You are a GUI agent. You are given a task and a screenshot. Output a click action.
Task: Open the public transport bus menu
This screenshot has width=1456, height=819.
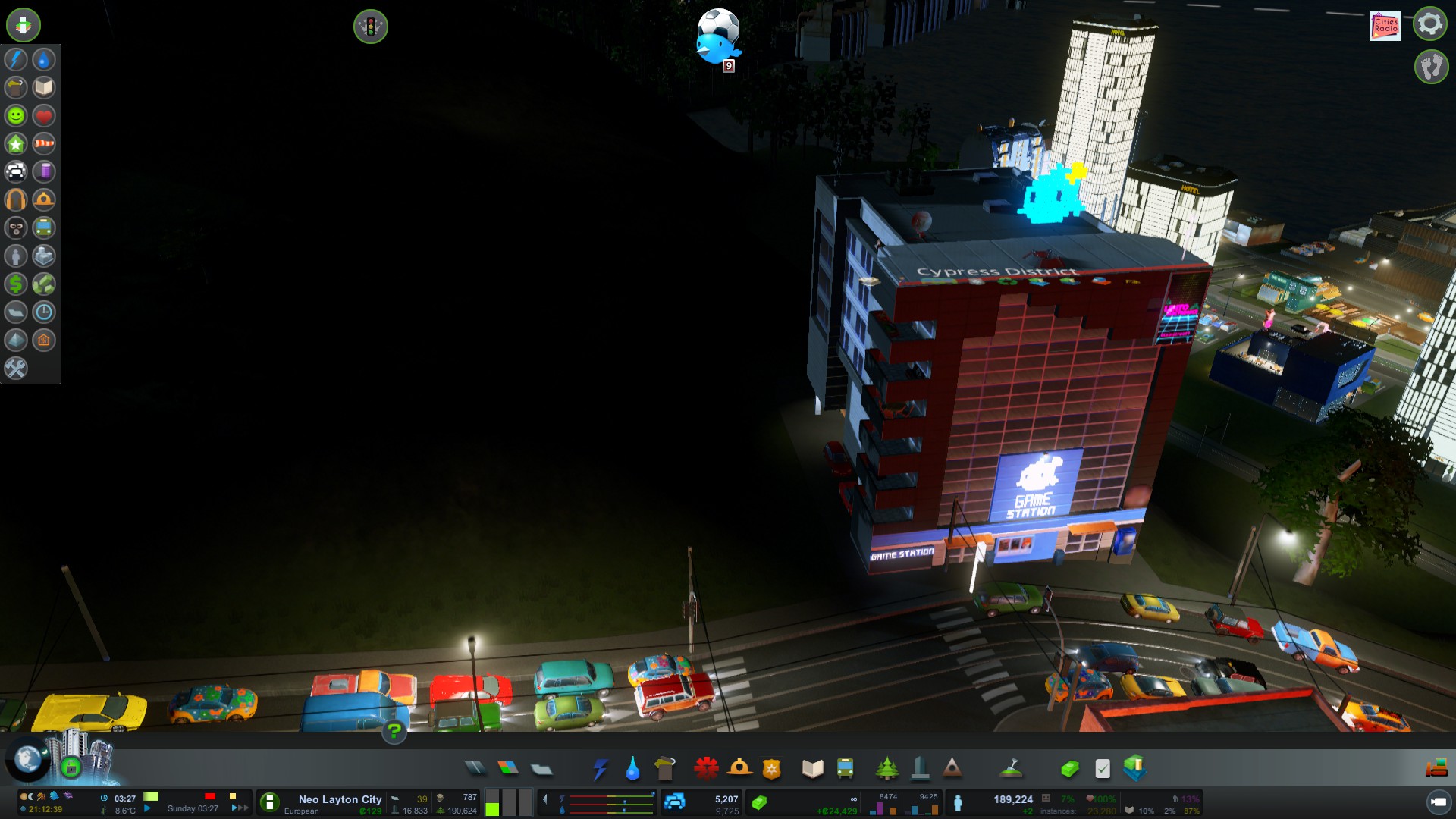click(845, 769)
